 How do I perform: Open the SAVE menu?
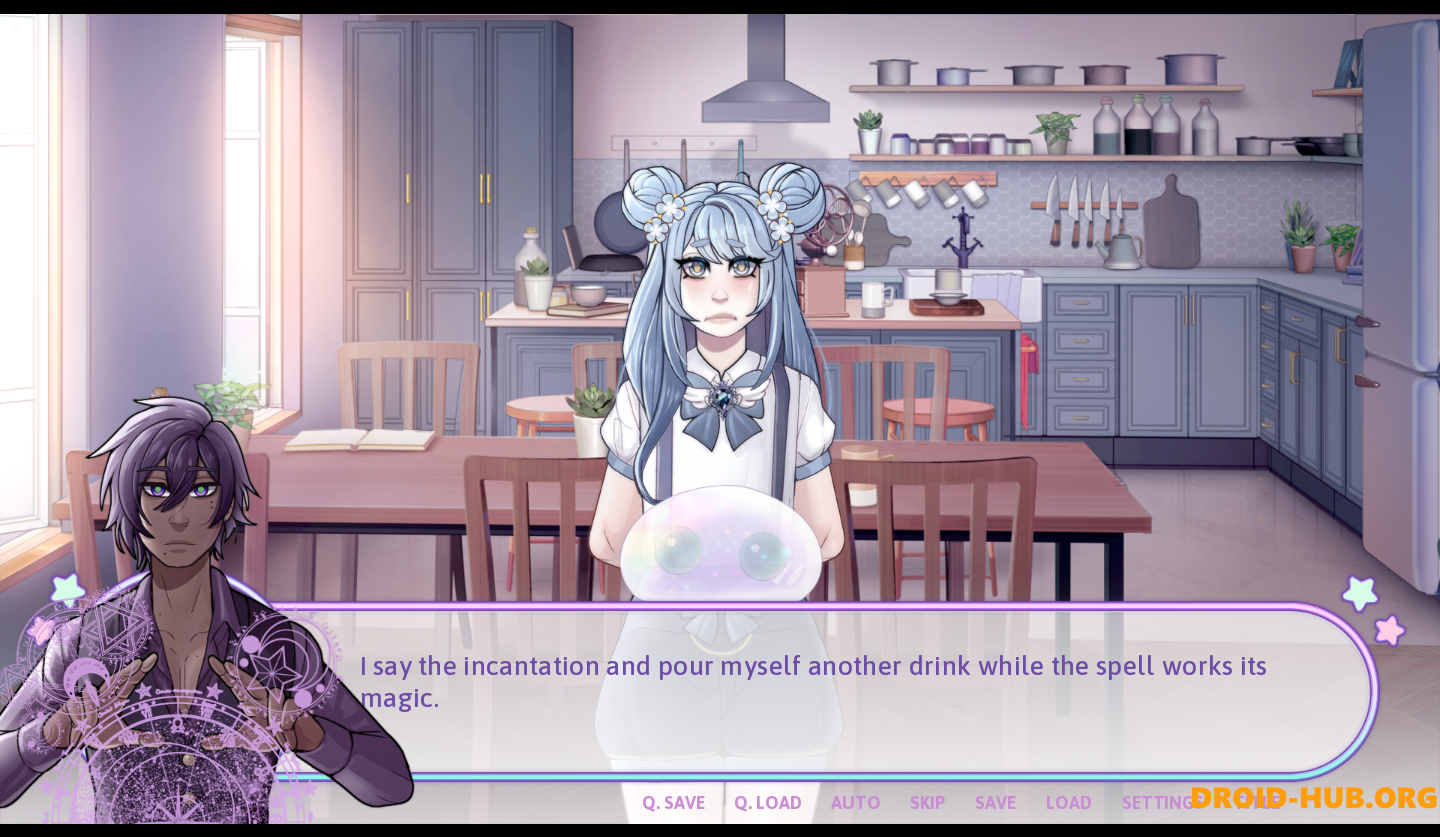(x=995, y=802)
